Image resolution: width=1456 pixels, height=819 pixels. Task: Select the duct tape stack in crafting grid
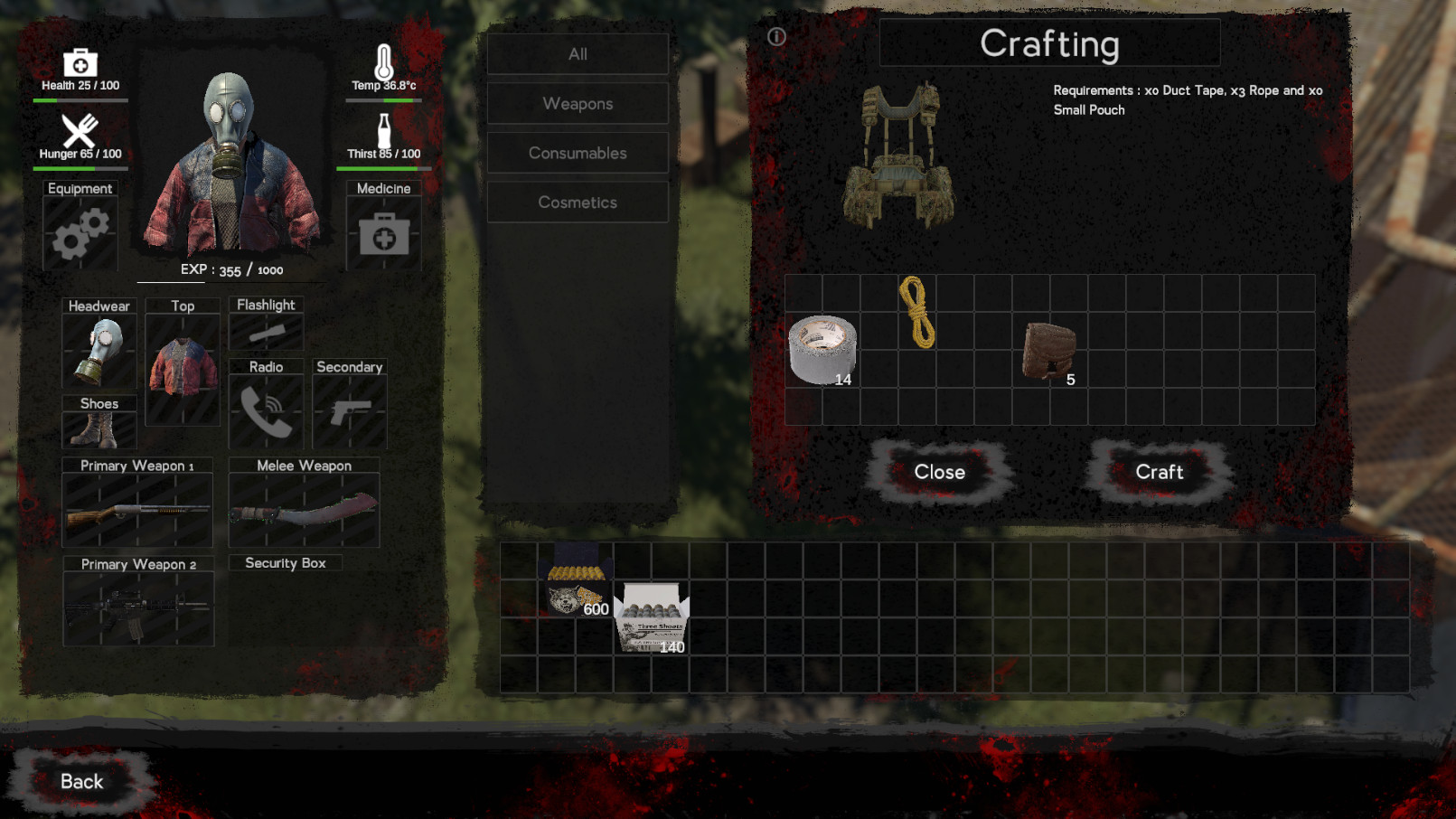click(x=822, y=348)
